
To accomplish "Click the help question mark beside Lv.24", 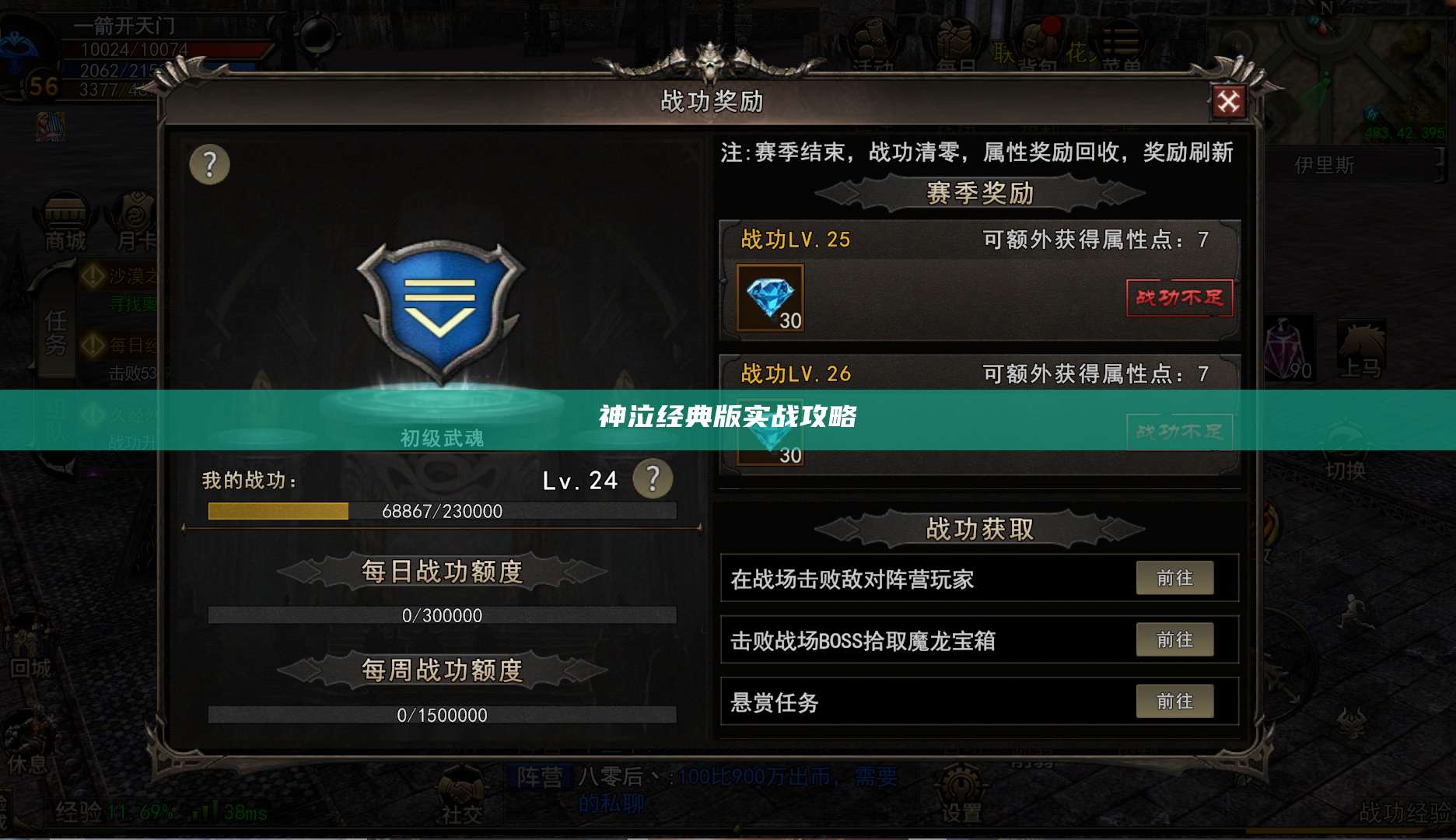I will (654, 480).
